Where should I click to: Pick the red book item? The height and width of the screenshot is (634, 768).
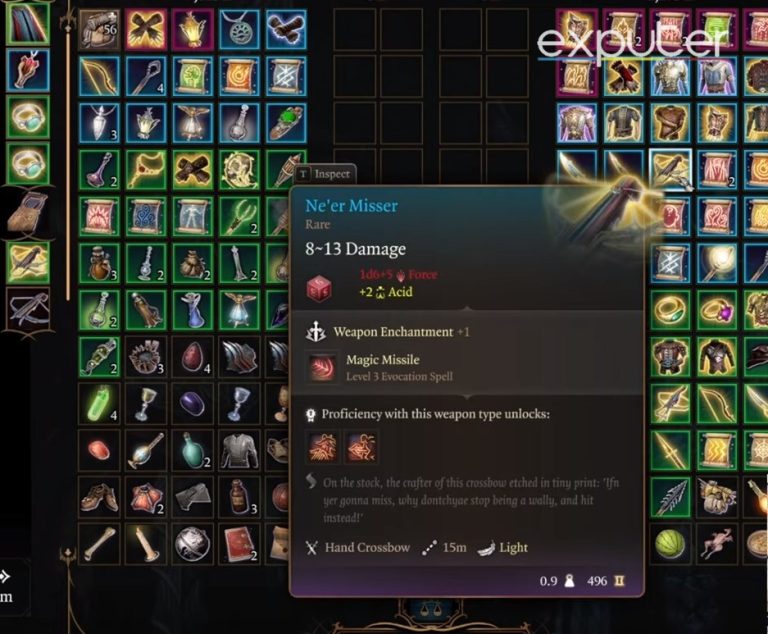[x=239, y=543]
